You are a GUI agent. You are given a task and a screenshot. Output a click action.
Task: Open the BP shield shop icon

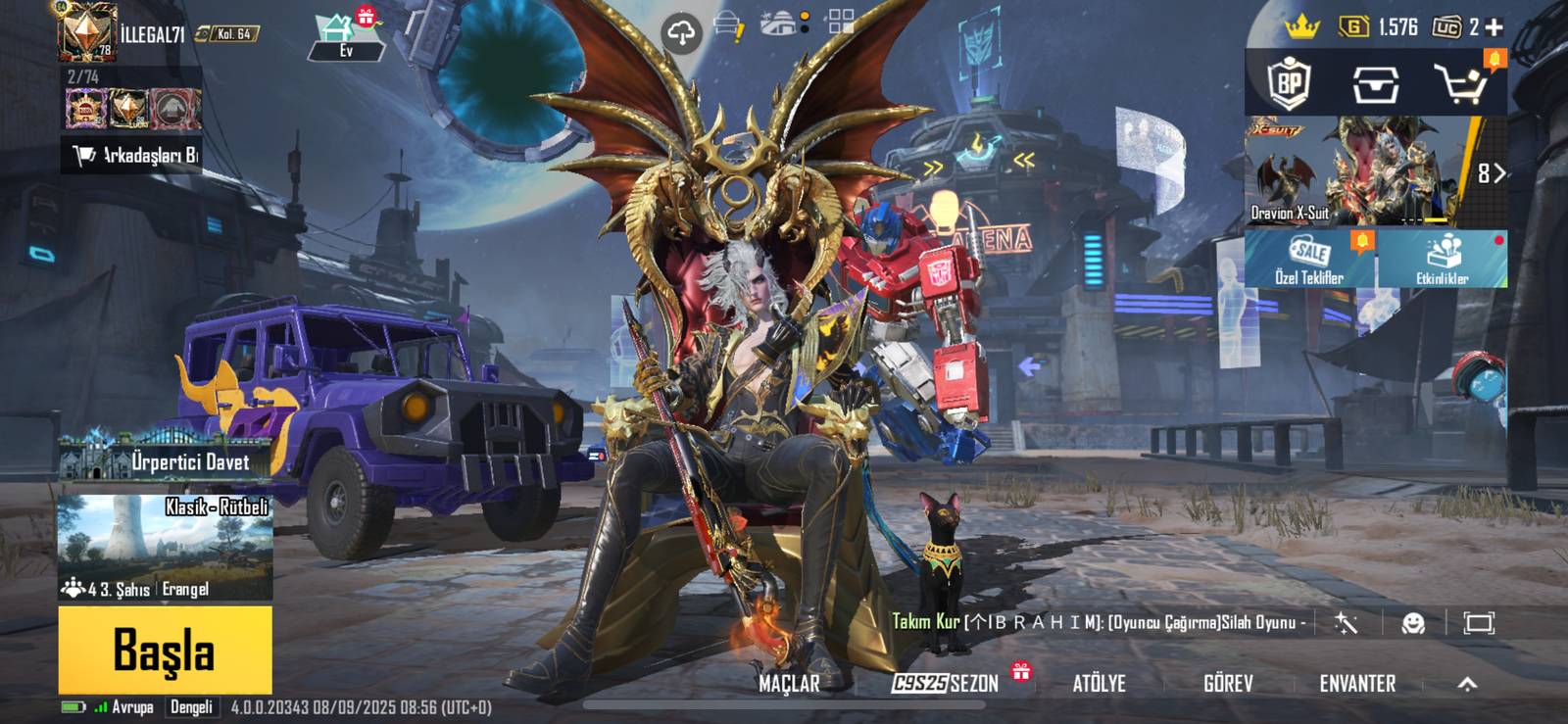(1289, 84)
